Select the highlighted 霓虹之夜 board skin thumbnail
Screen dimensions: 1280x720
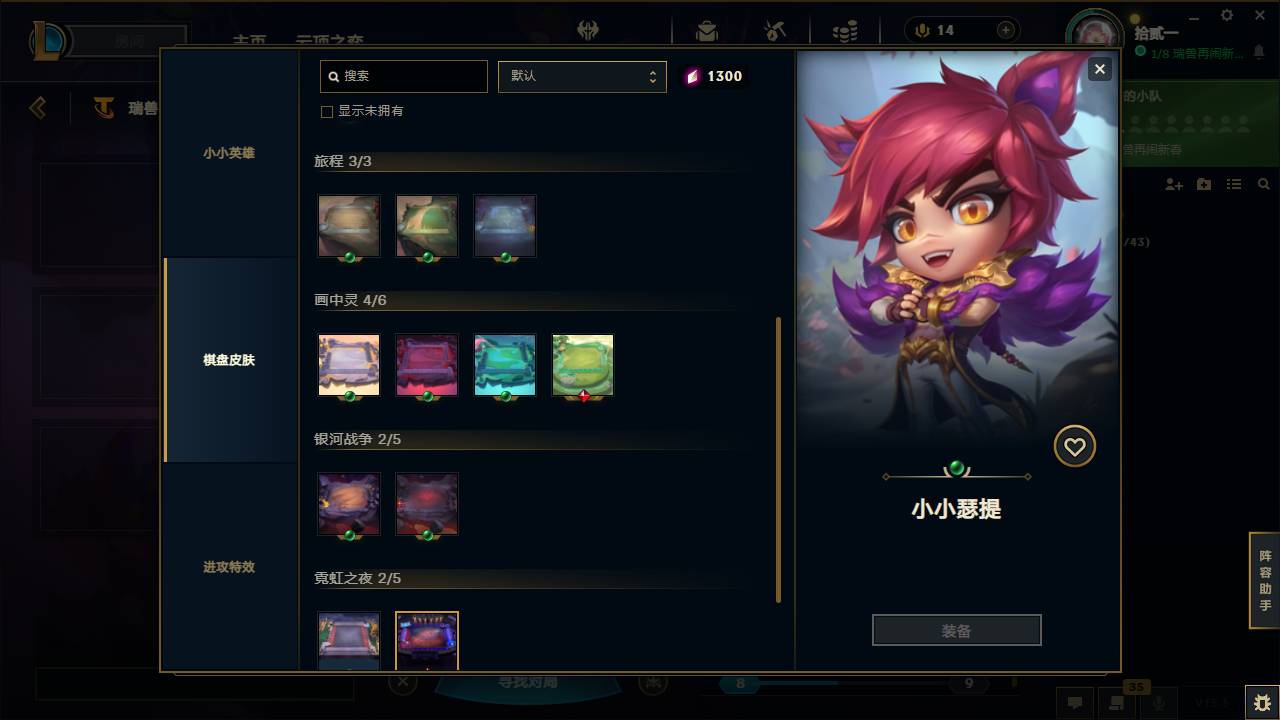pyautogui.click(x=427, y=641)
